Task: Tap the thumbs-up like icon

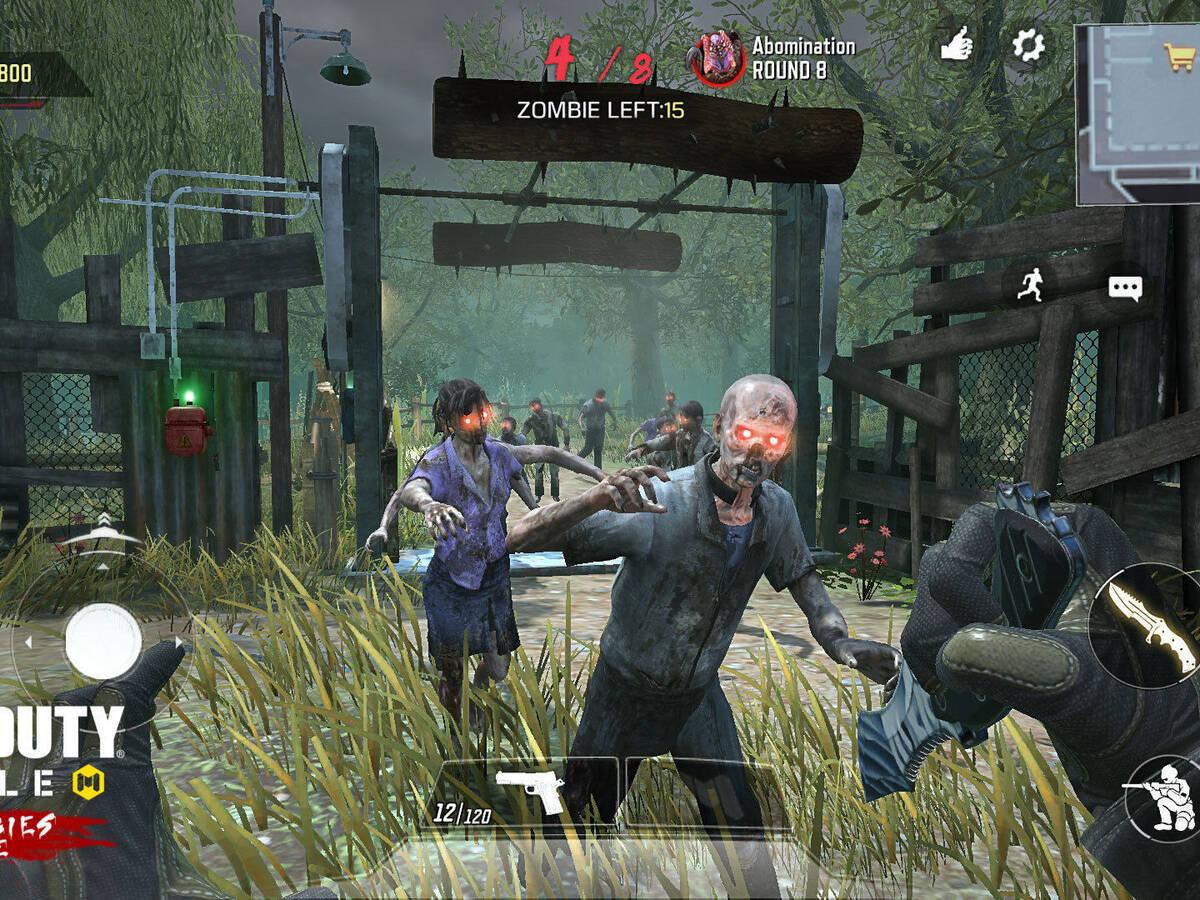Action: point(957,45)
